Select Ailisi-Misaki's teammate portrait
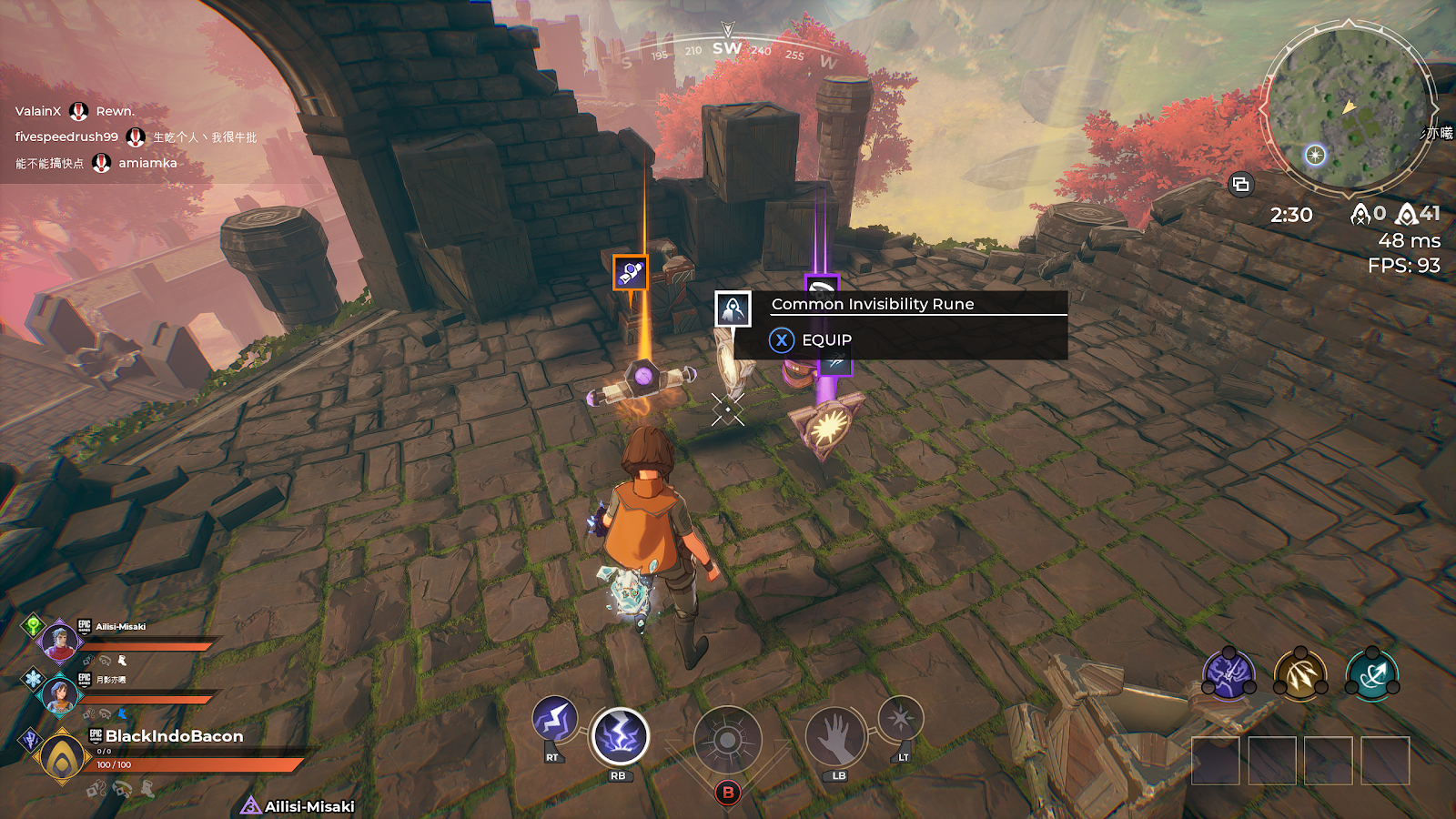This screenshot has width=1456, height=819. (59, 642)
